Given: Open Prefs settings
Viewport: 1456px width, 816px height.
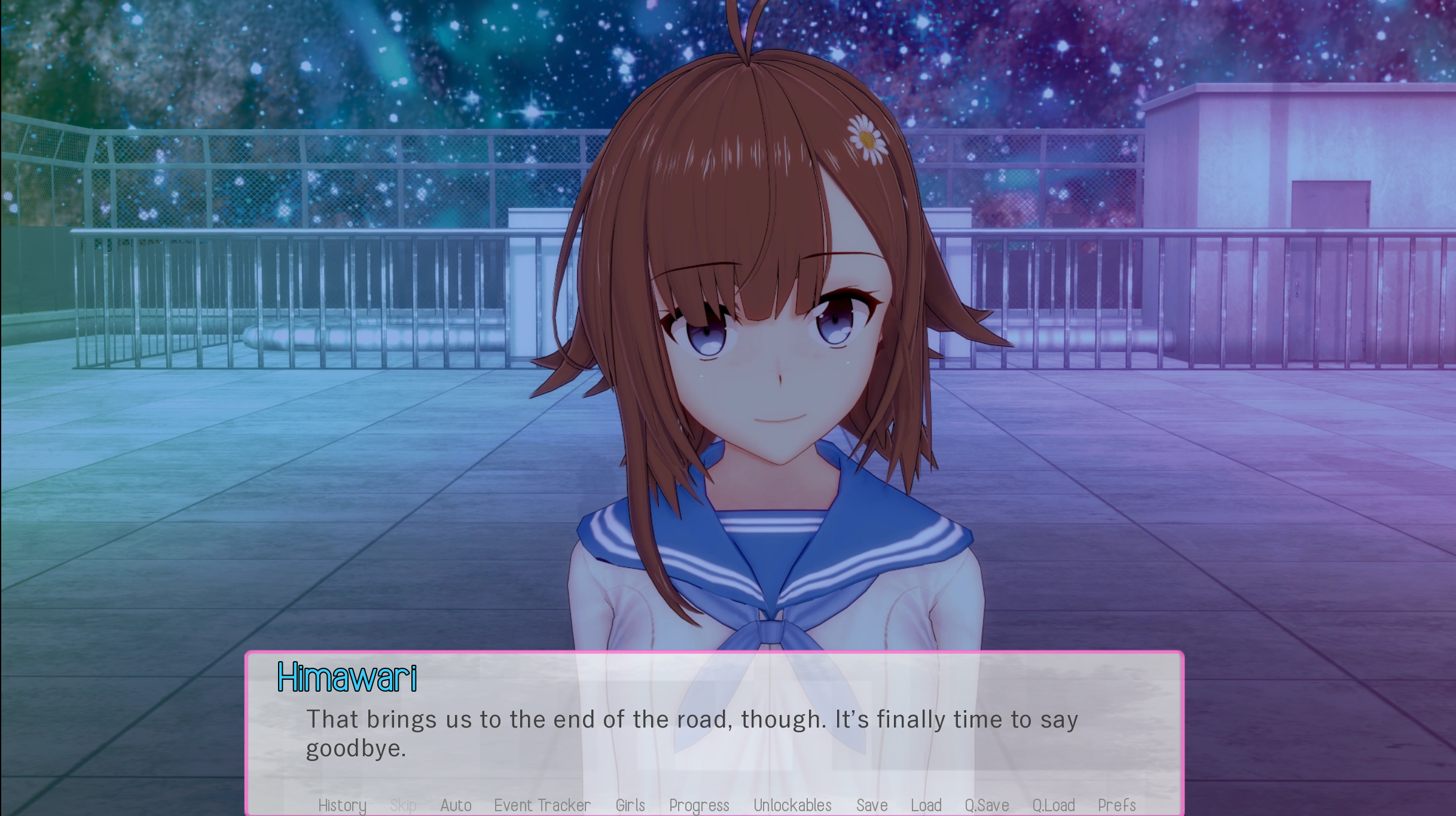Looking at the screenshot, I should click(x=1116, y=805).
